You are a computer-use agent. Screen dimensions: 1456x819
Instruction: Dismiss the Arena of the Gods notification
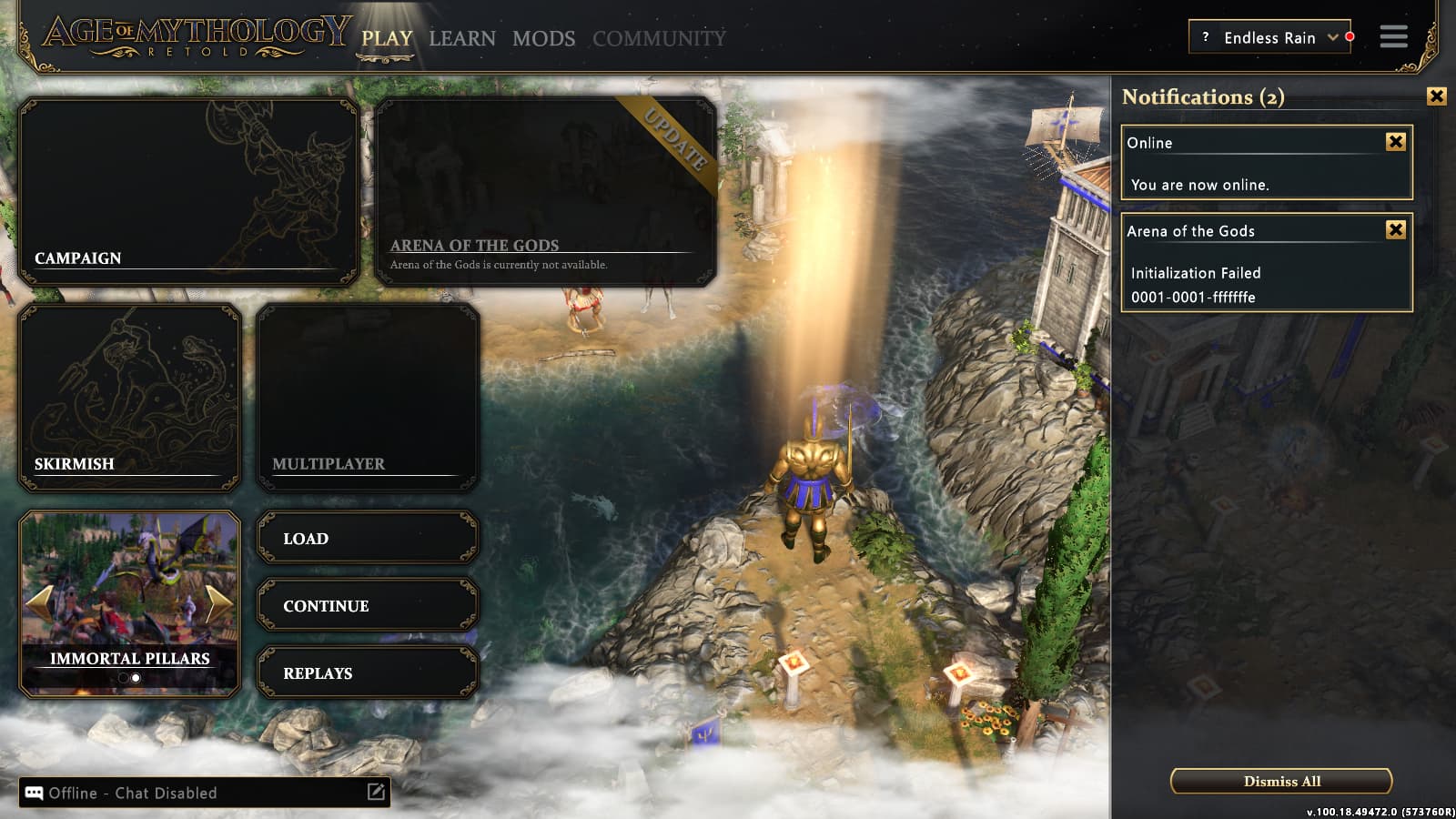point(1395,229)
